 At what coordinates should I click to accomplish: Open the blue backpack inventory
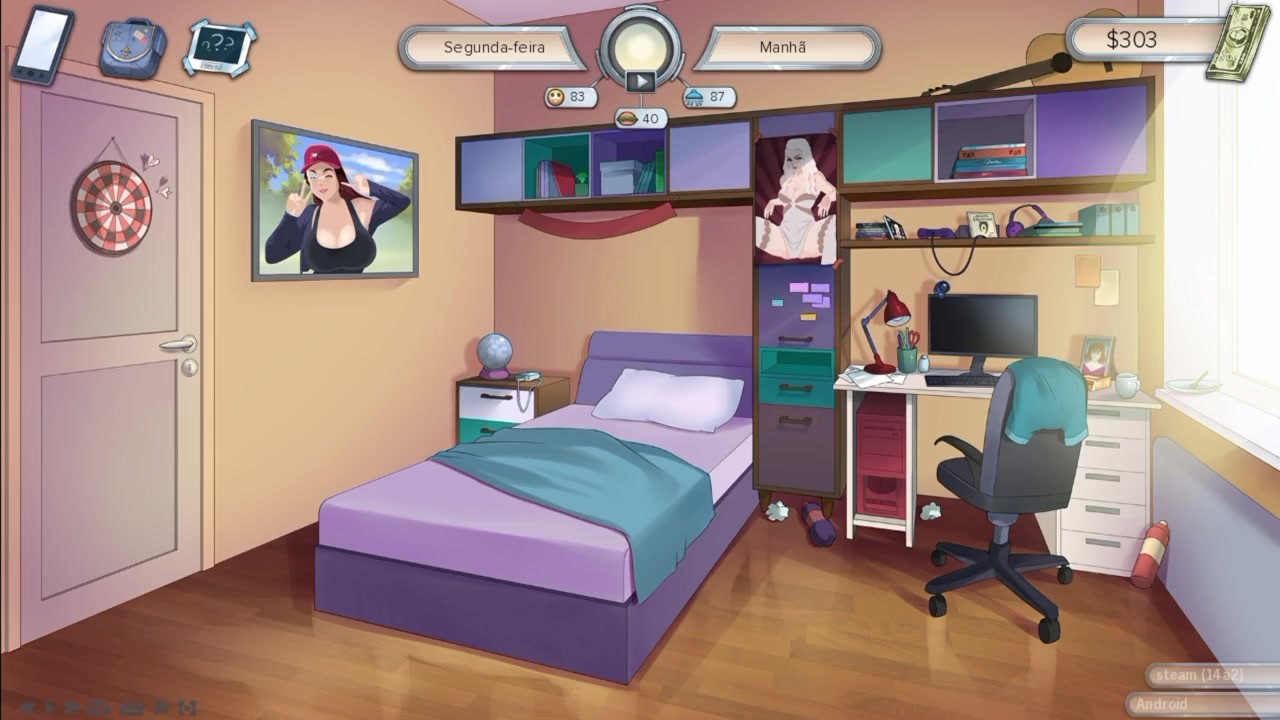(x=132, y=47)
